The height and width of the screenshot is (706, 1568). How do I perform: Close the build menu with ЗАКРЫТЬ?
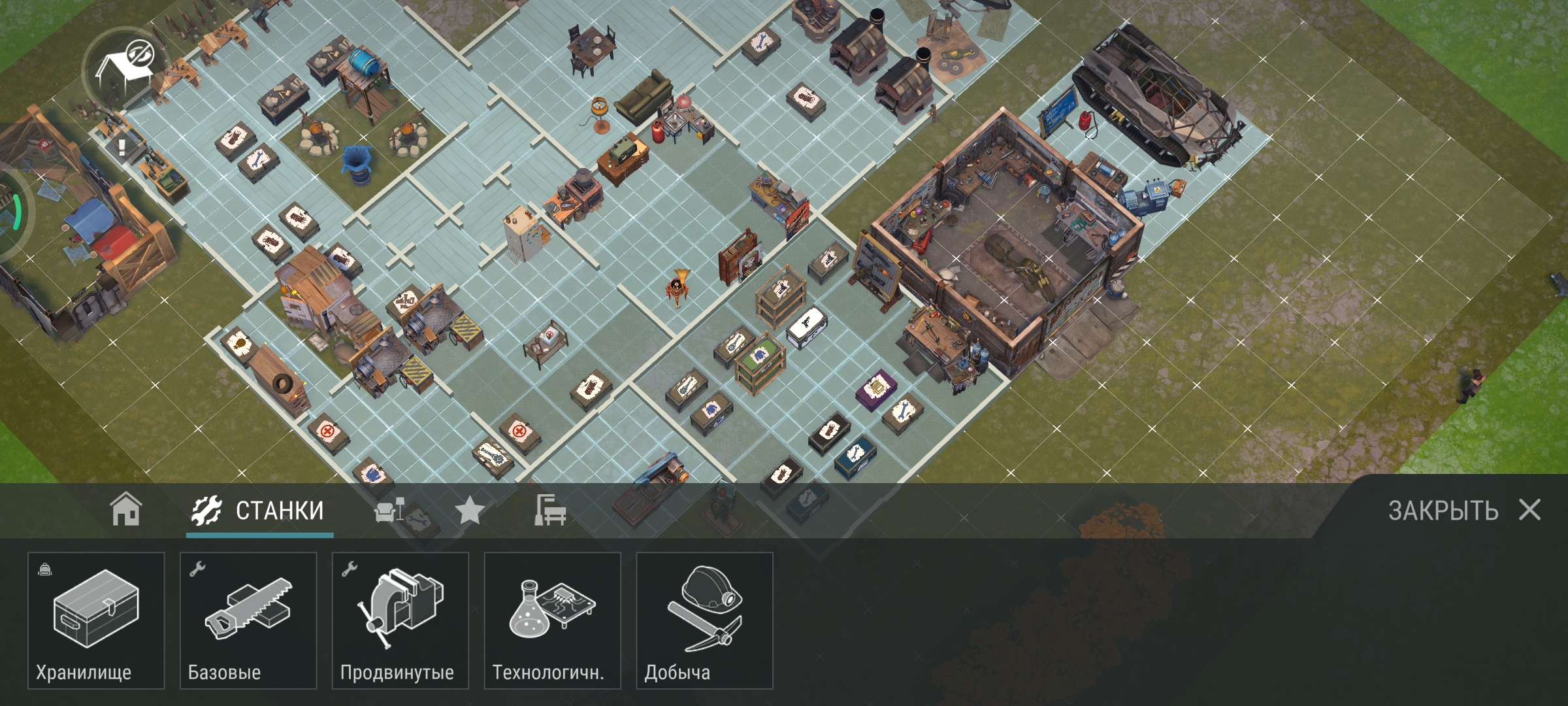[x=1463, y=511]
